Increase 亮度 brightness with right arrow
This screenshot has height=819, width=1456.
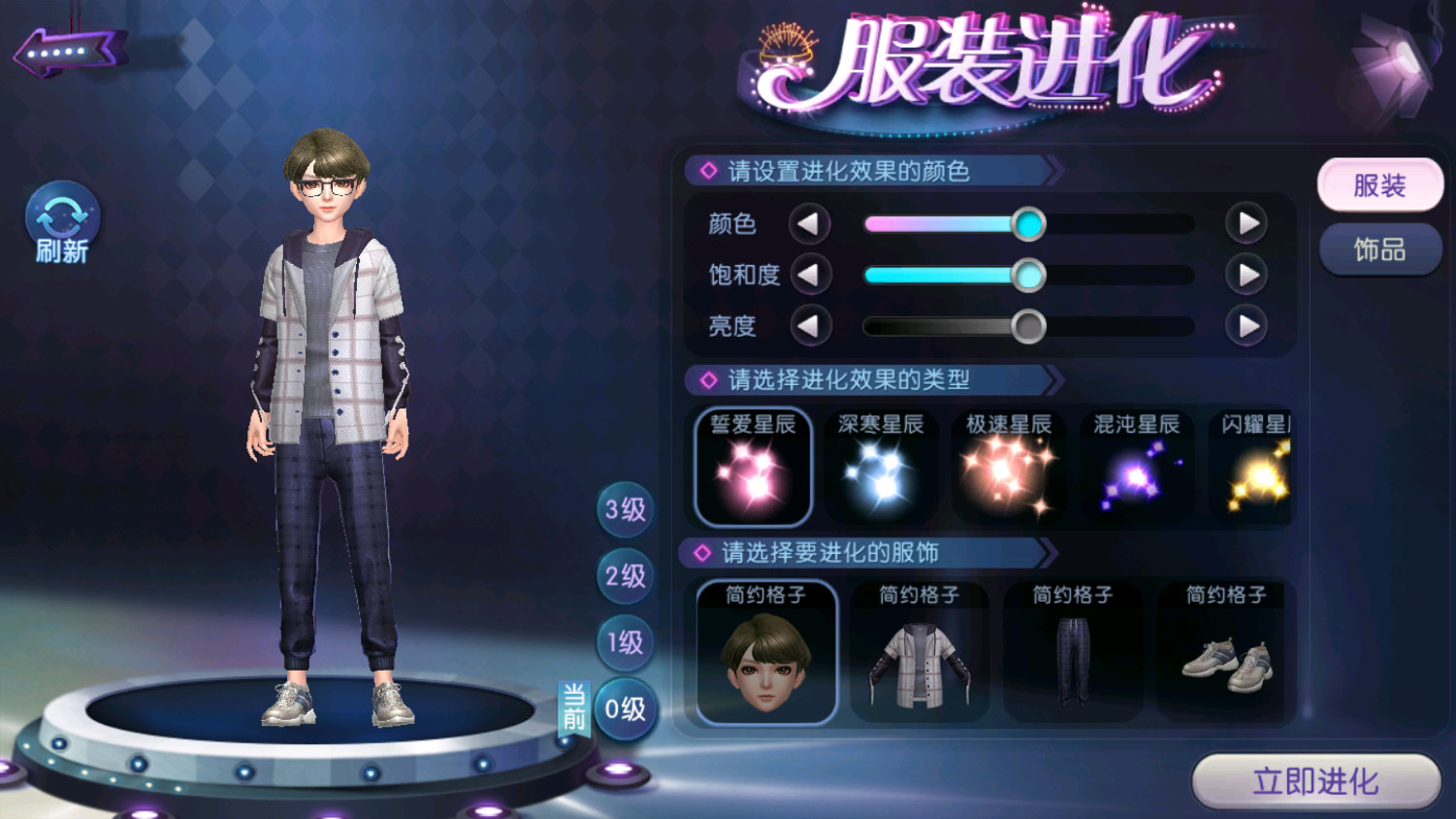click(x=1246, y=326)
